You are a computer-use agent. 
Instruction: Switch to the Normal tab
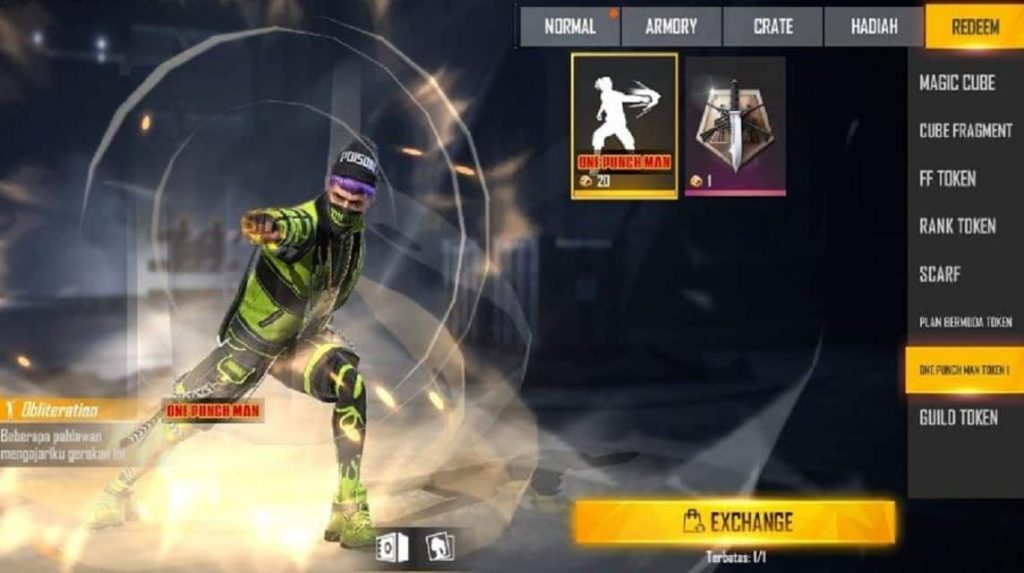570,27
